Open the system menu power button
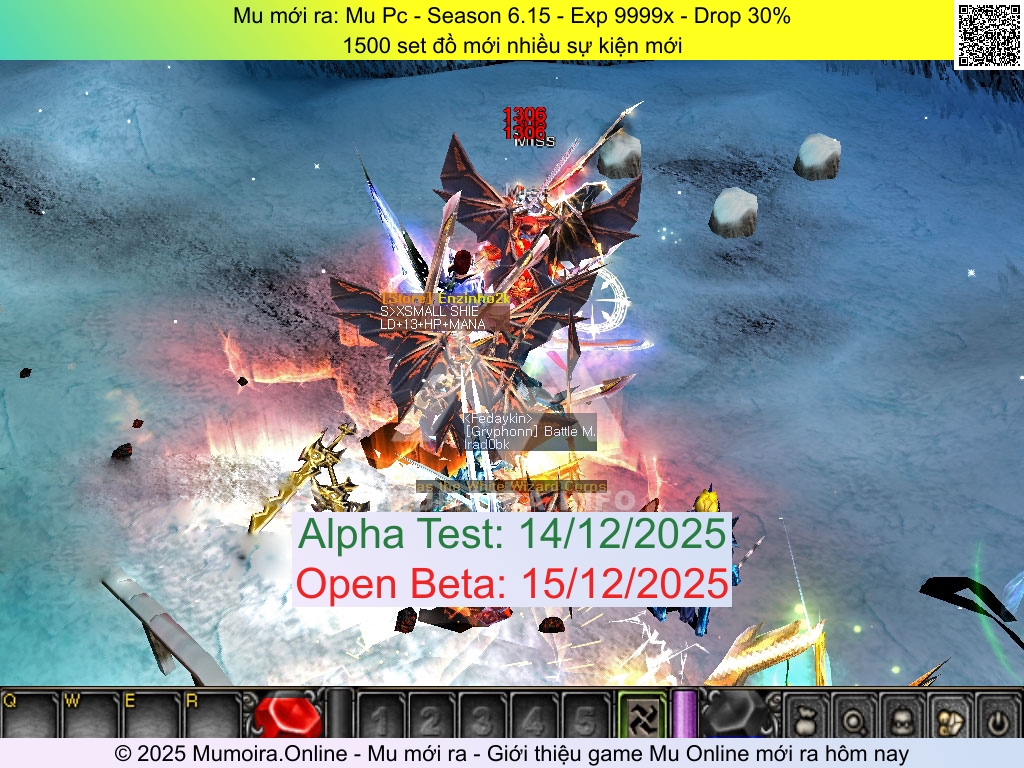The height and width of the screenshot is (768, 1024). [996, 717]
